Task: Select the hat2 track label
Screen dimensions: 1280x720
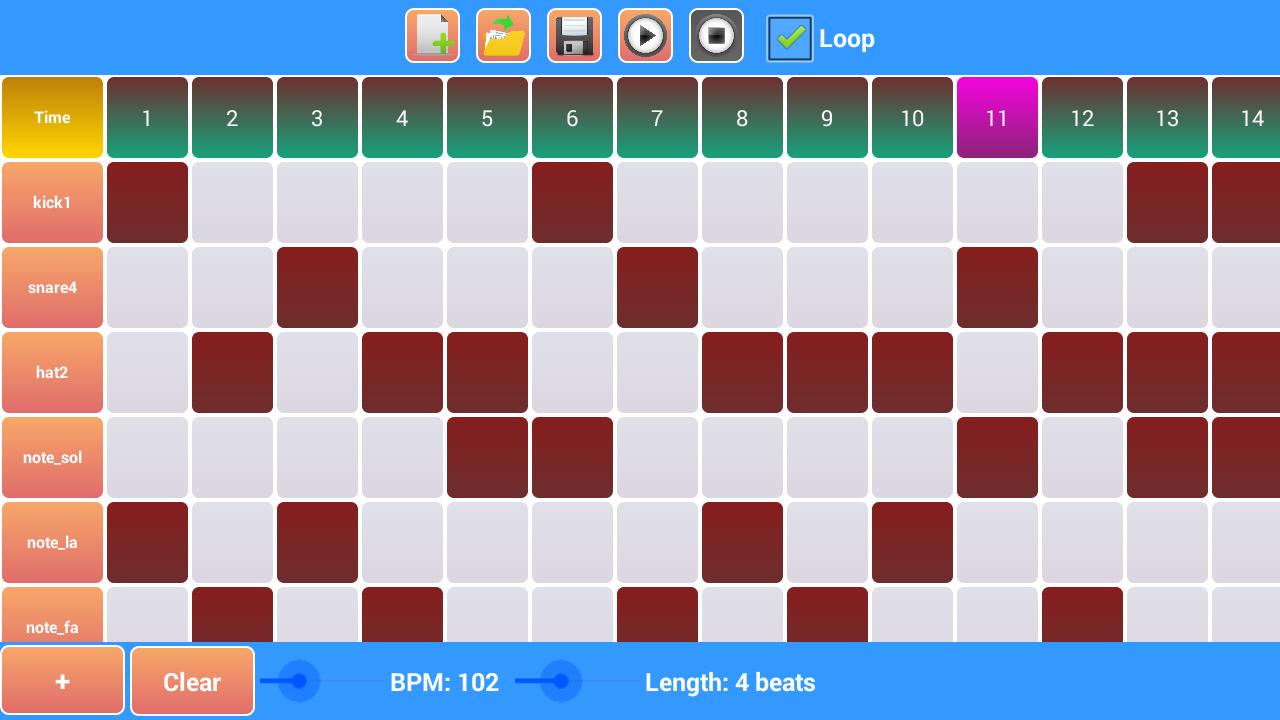Action: click(52, 372)
